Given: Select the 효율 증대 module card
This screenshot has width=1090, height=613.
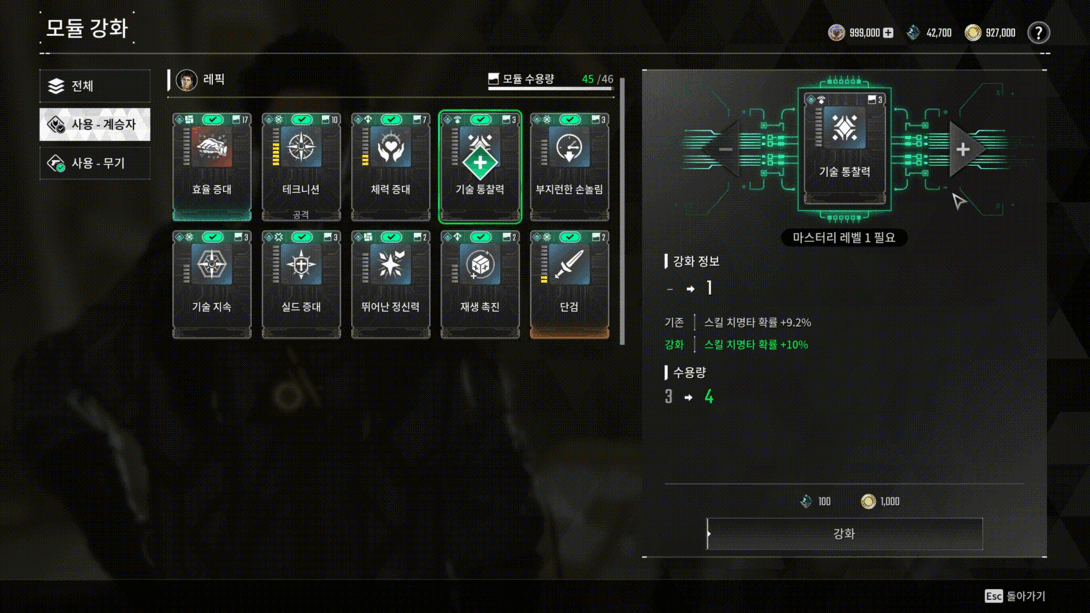Looking at the screenshot, I should coord(212,166).
